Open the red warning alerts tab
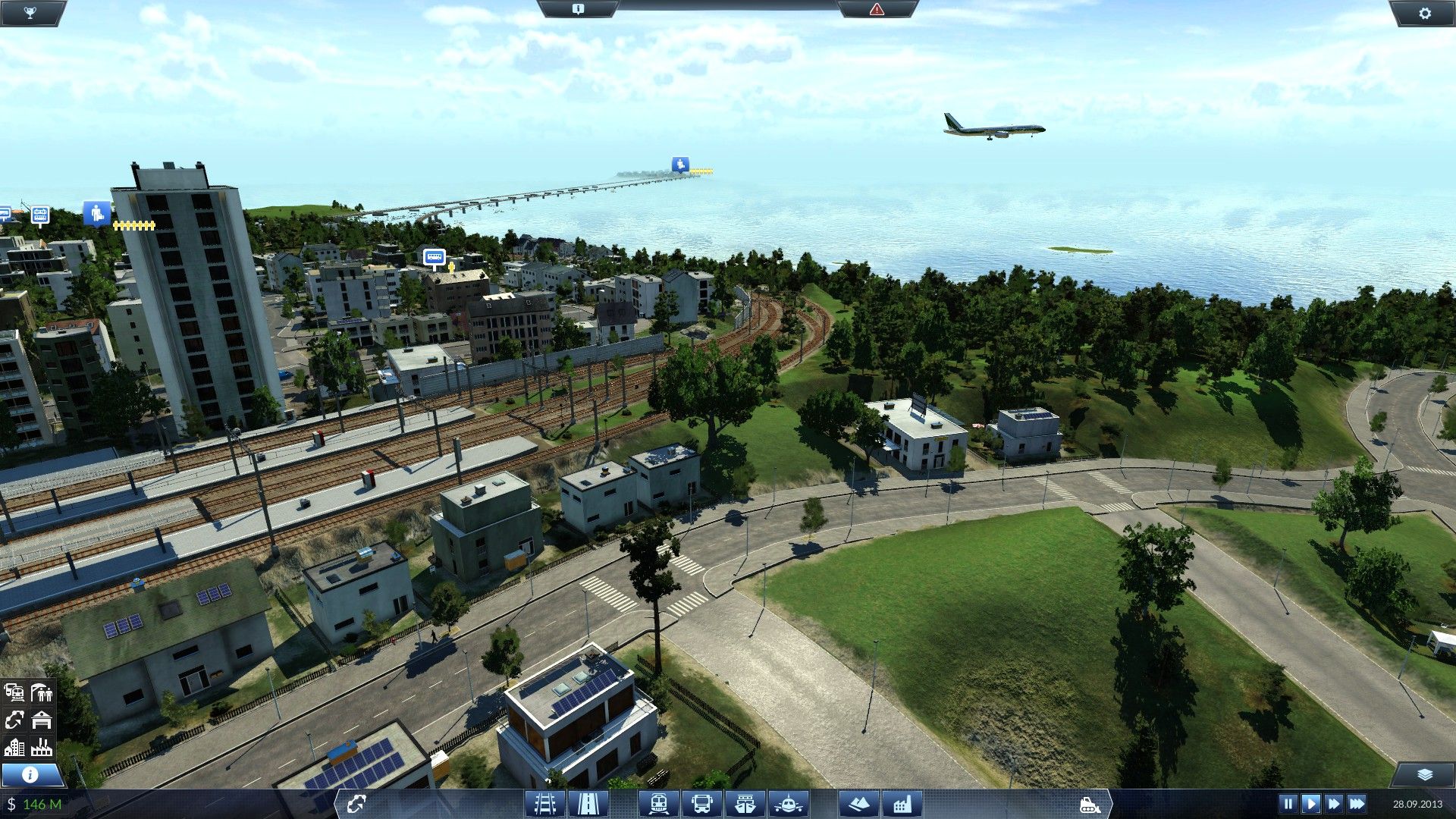 (877, 9)
